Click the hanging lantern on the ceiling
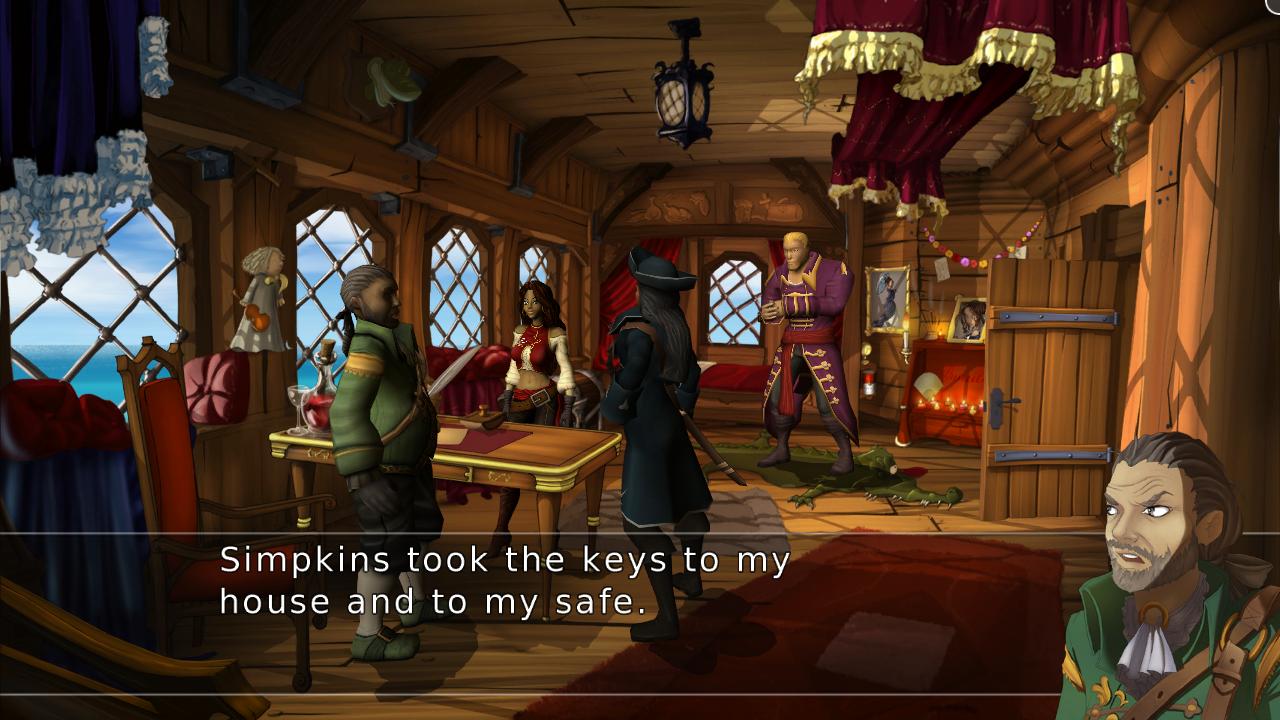 point(683,95)
